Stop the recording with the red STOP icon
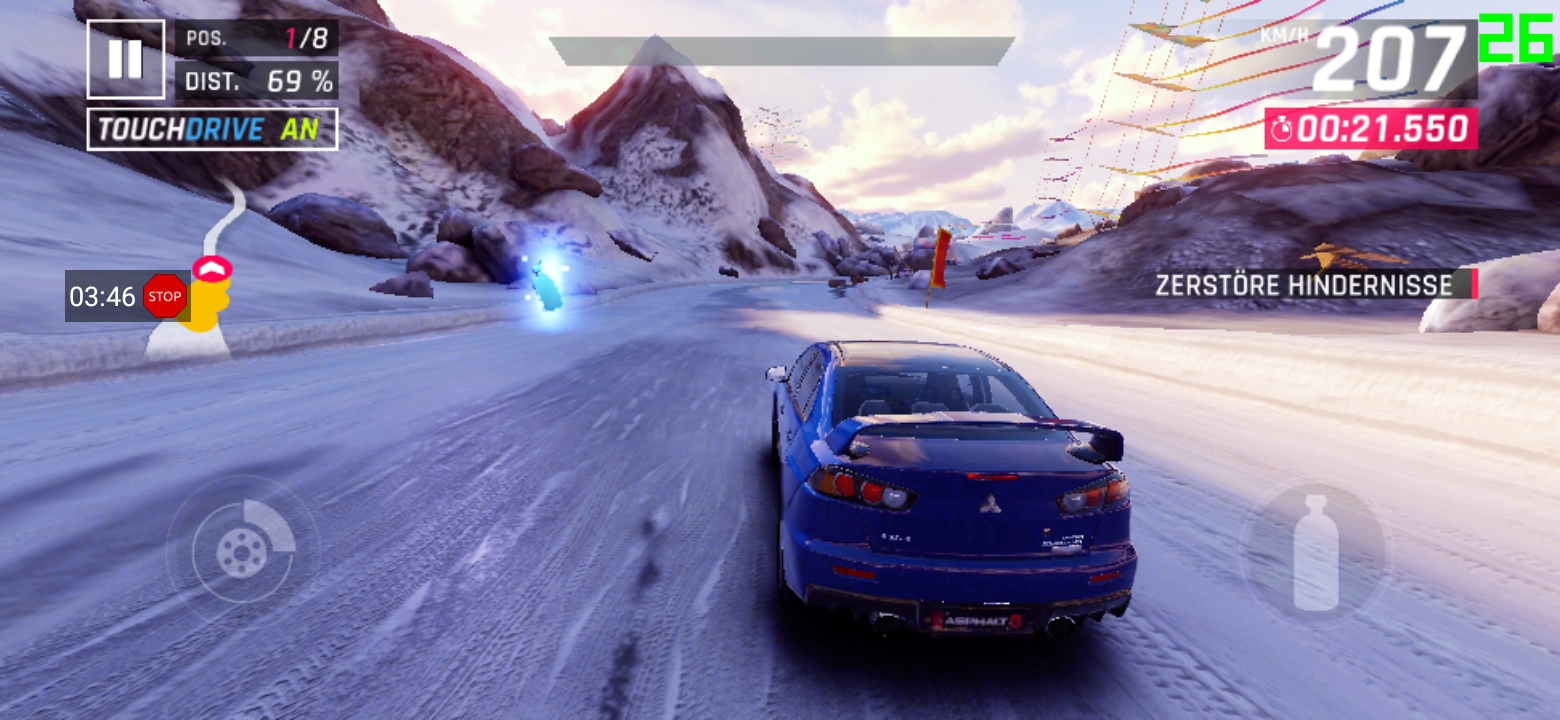The image size is (1560, 720). click(x=165, y=296)
